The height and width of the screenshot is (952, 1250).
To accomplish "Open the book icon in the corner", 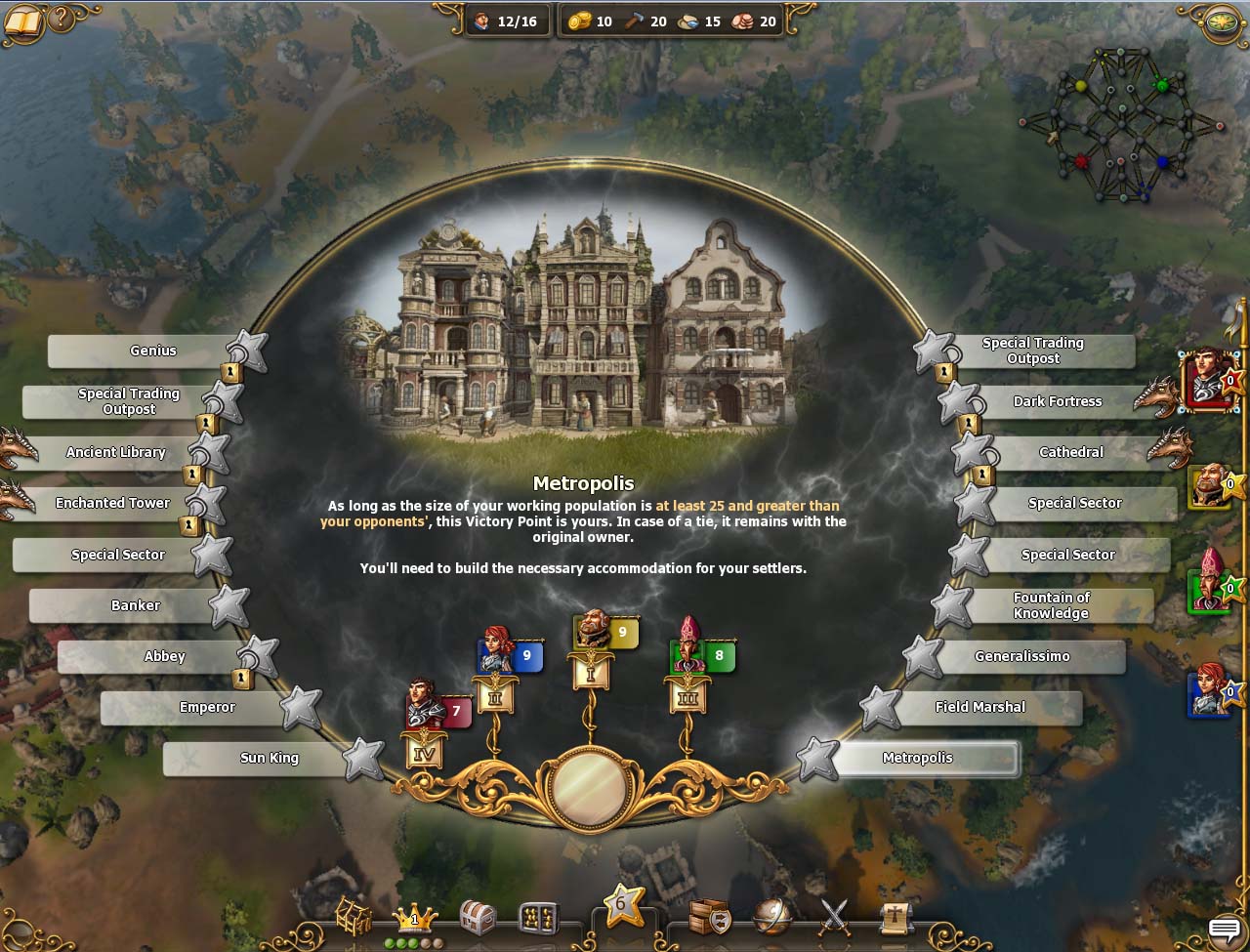I will click(22, 21).
